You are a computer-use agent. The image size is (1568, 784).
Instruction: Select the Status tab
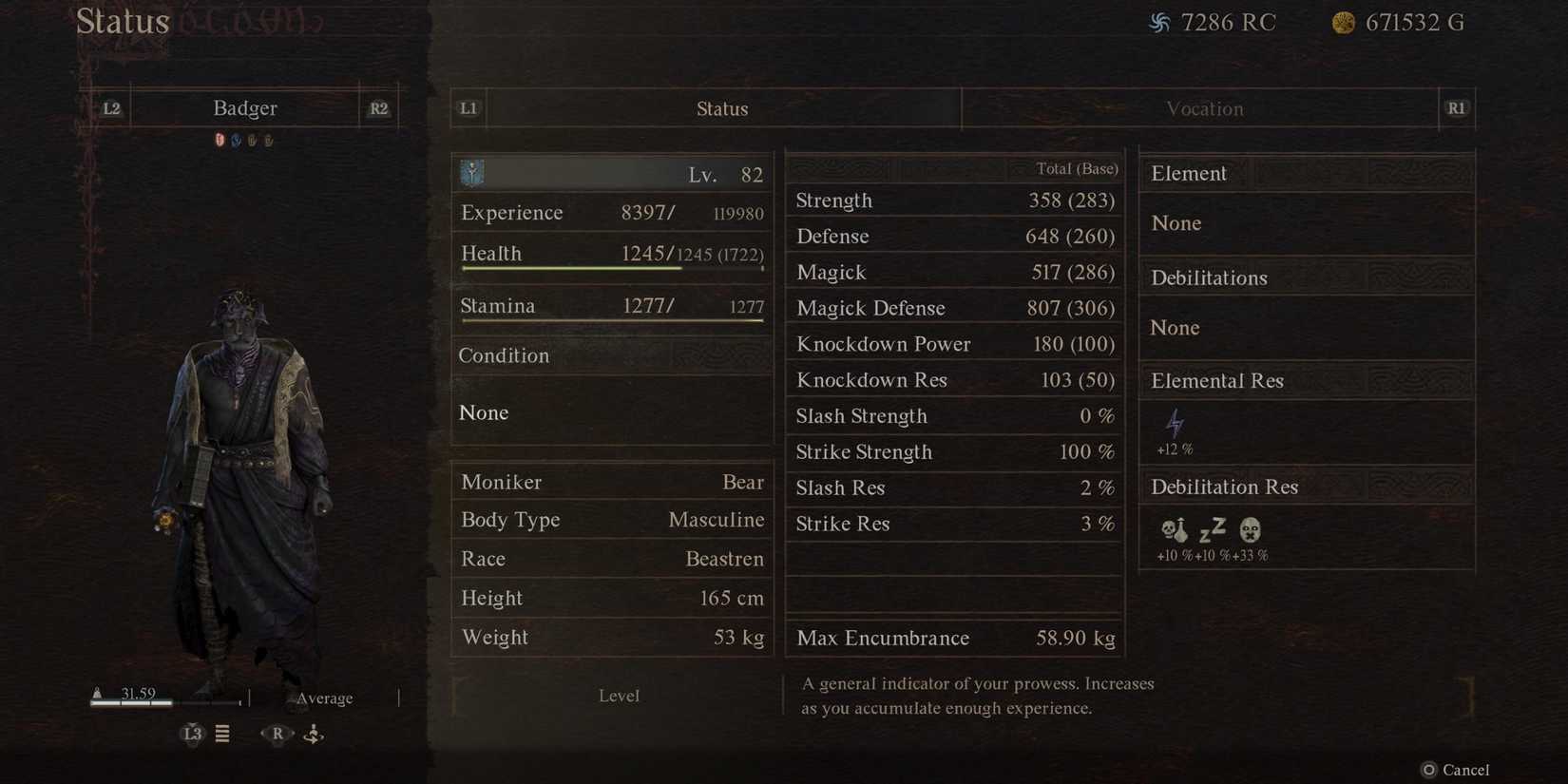pyautogui.click(x=722, y=108)
